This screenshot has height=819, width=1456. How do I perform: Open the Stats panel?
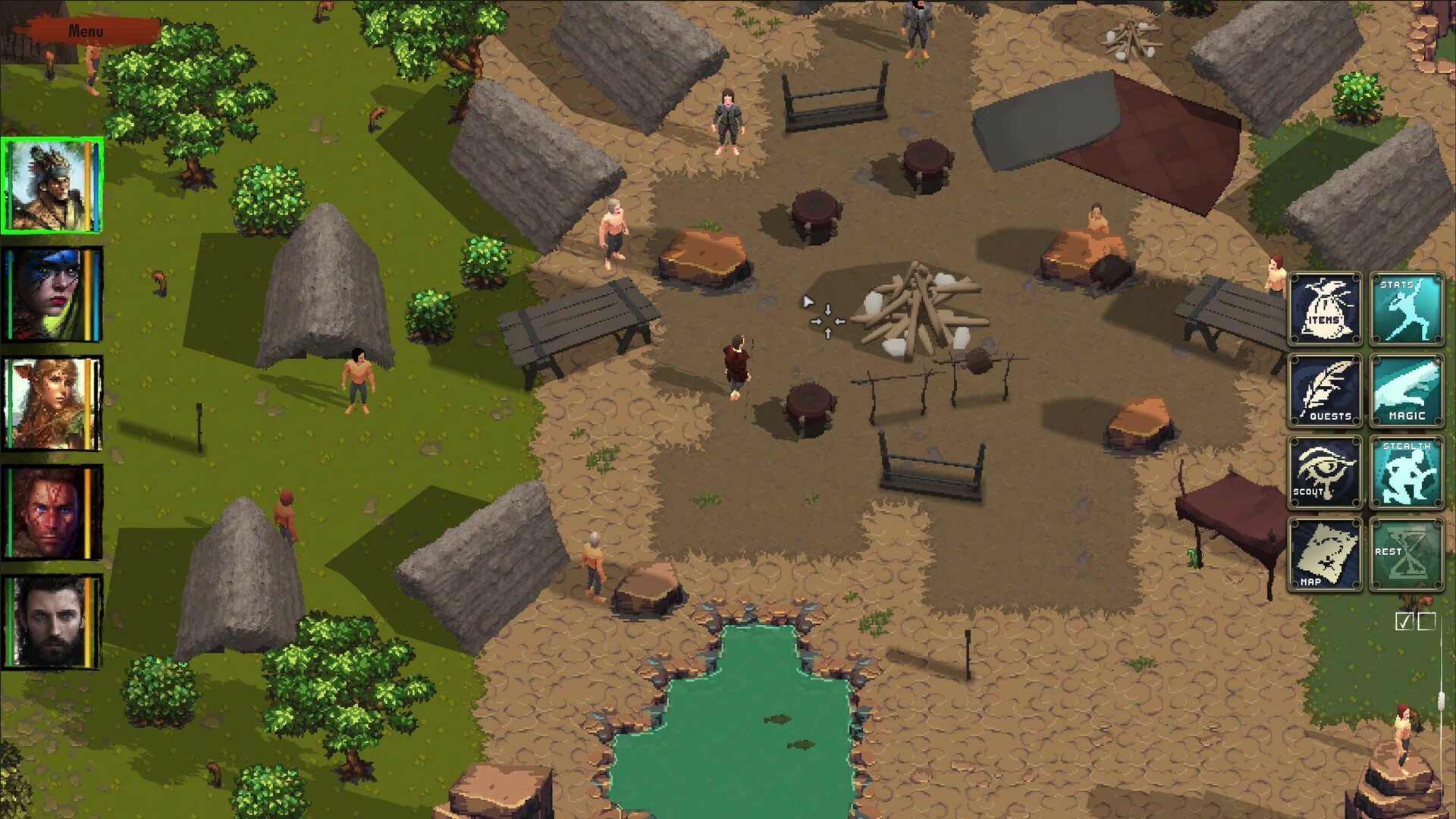point(1407,309)
